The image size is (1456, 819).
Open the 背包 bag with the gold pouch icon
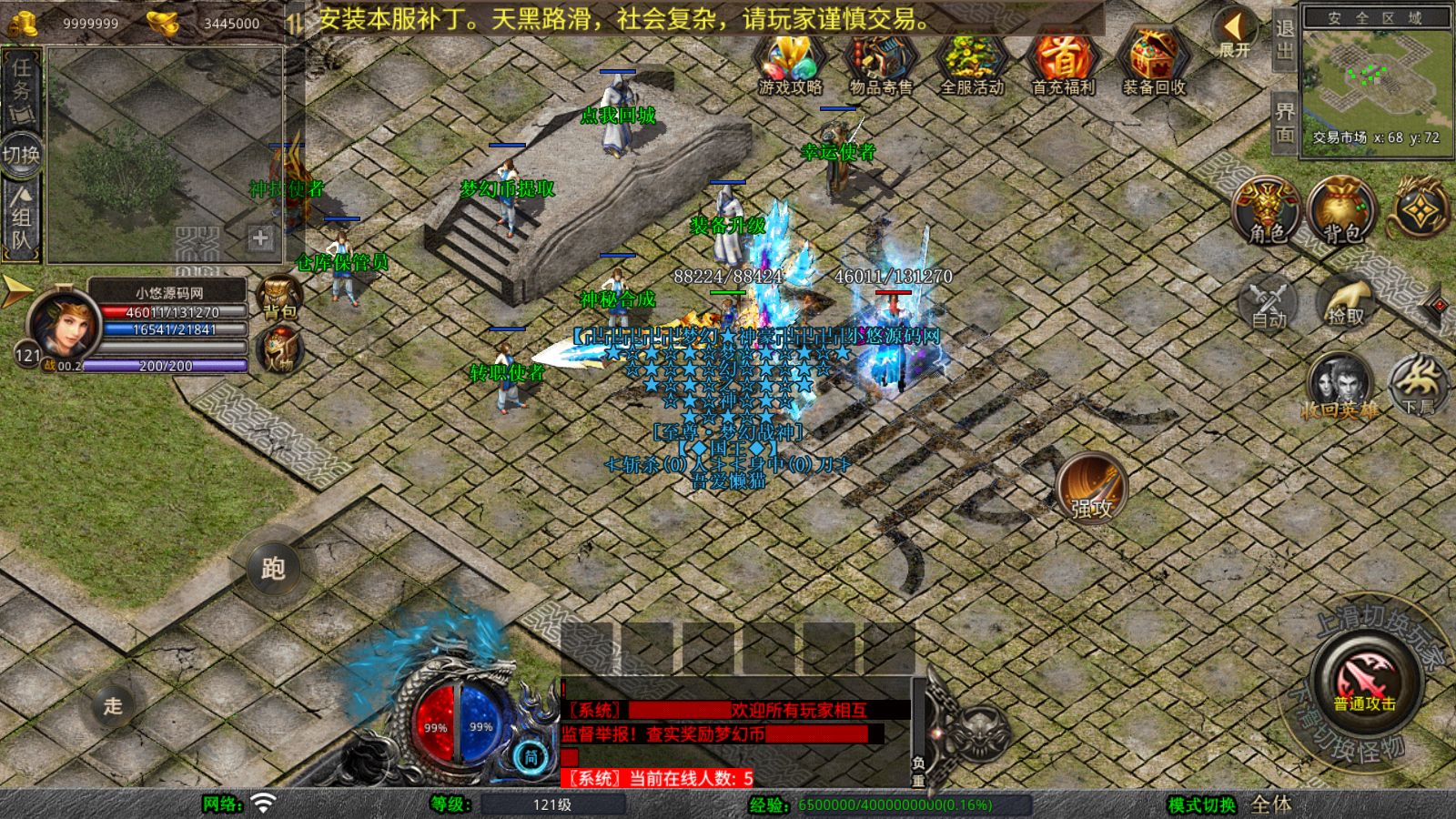[x=1342, y=211]
